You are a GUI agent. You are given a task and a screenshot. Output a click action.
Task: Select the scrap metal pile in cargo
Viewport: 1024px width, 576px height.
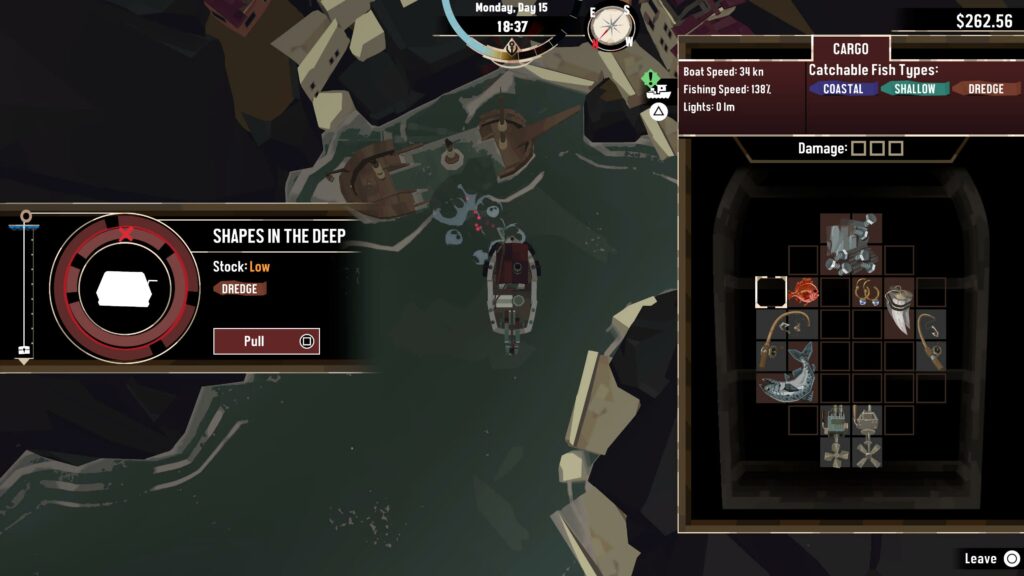850,243
